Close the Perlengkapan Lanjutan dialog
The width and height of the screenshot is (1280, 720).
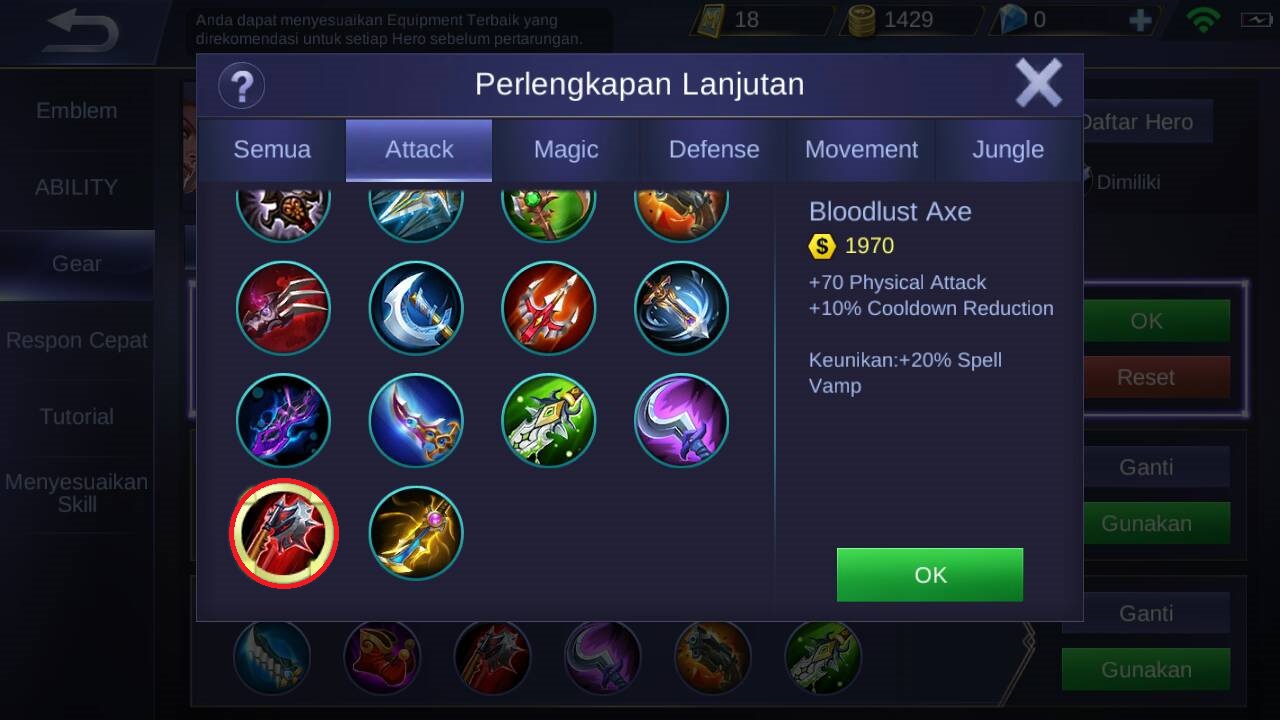tap(1038, 83)
